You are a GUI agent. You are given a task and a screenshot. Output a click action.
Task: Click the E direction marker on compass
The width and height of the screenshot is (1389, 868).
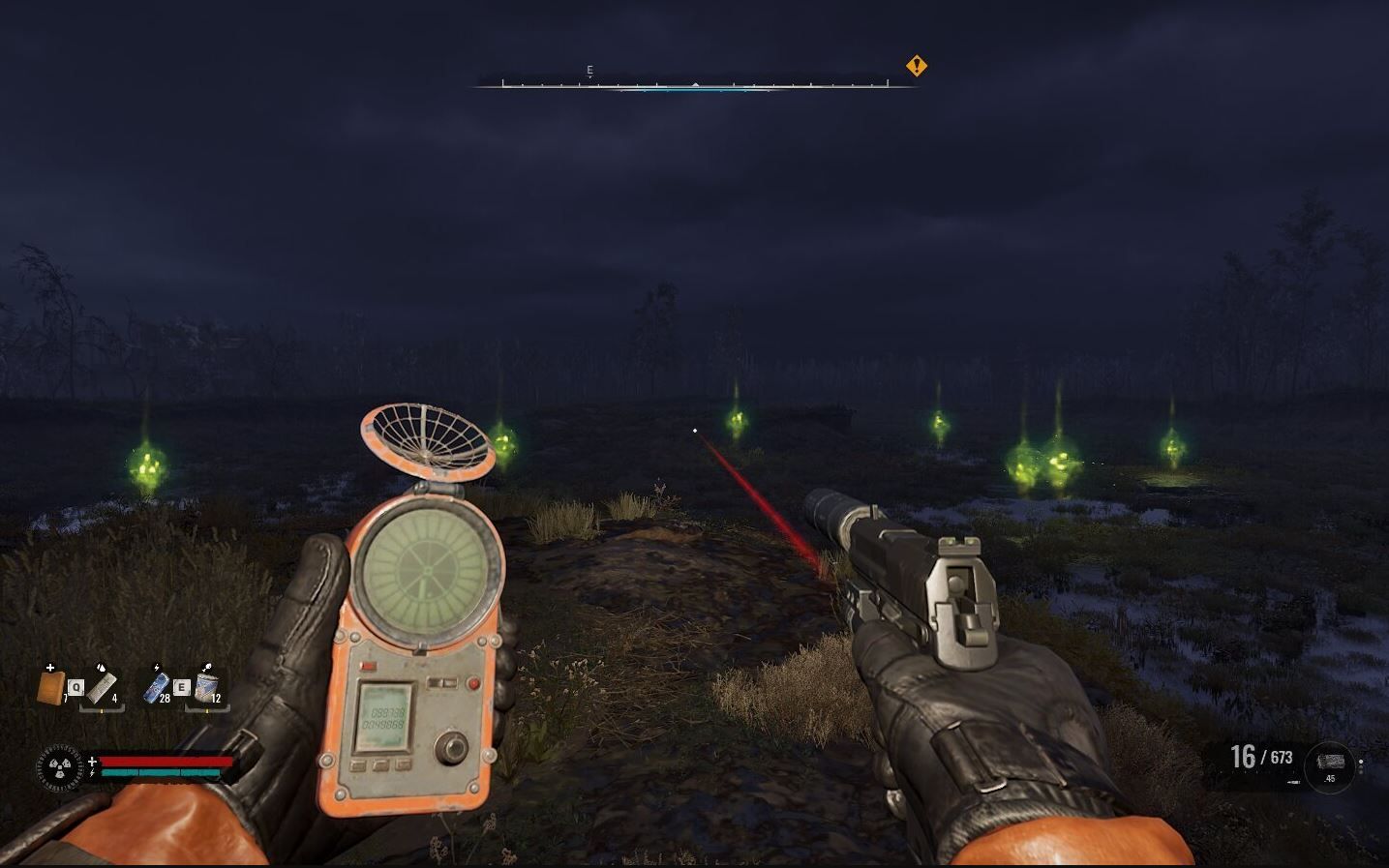588,70
